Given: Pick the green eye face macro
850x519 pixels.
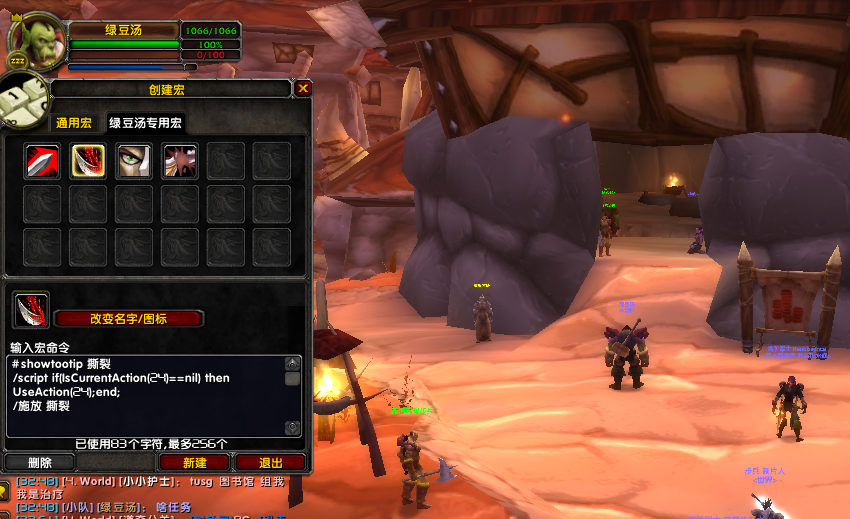Looking at the screenshot, I should coord(134,161).
